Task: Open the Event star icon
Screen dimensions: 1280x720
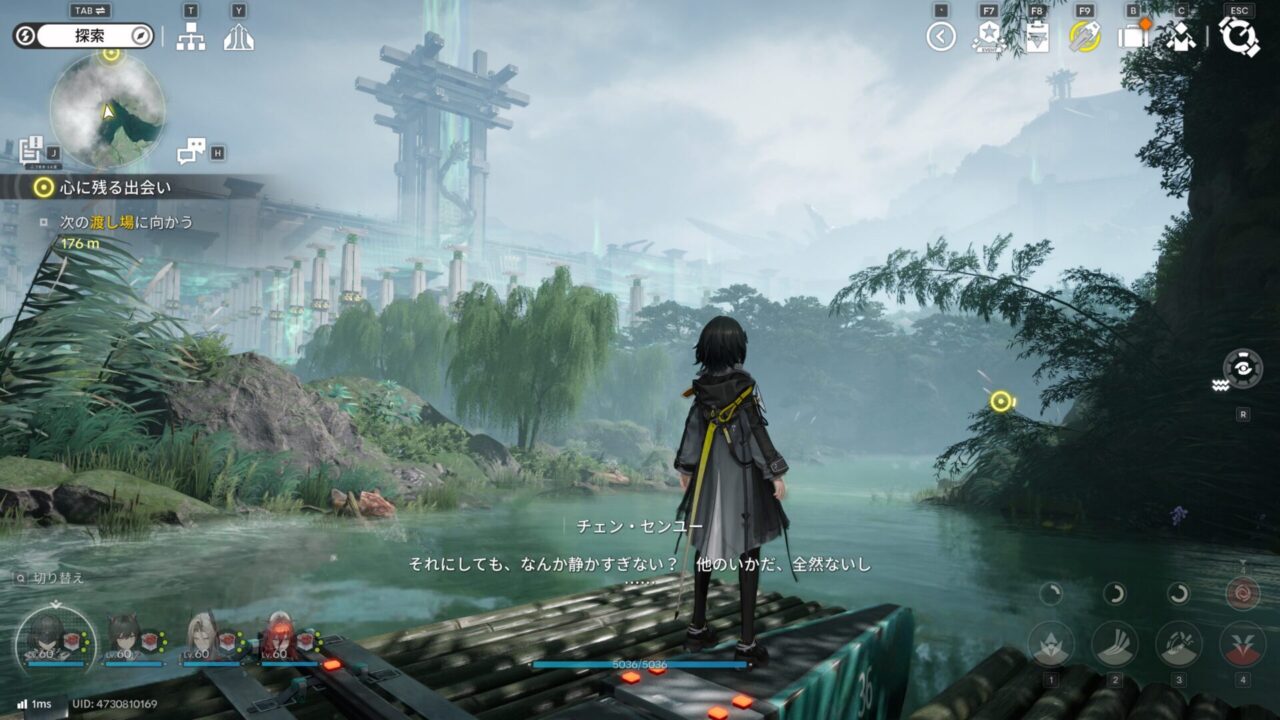Action: pyautogui.click(x=988, y=37)
